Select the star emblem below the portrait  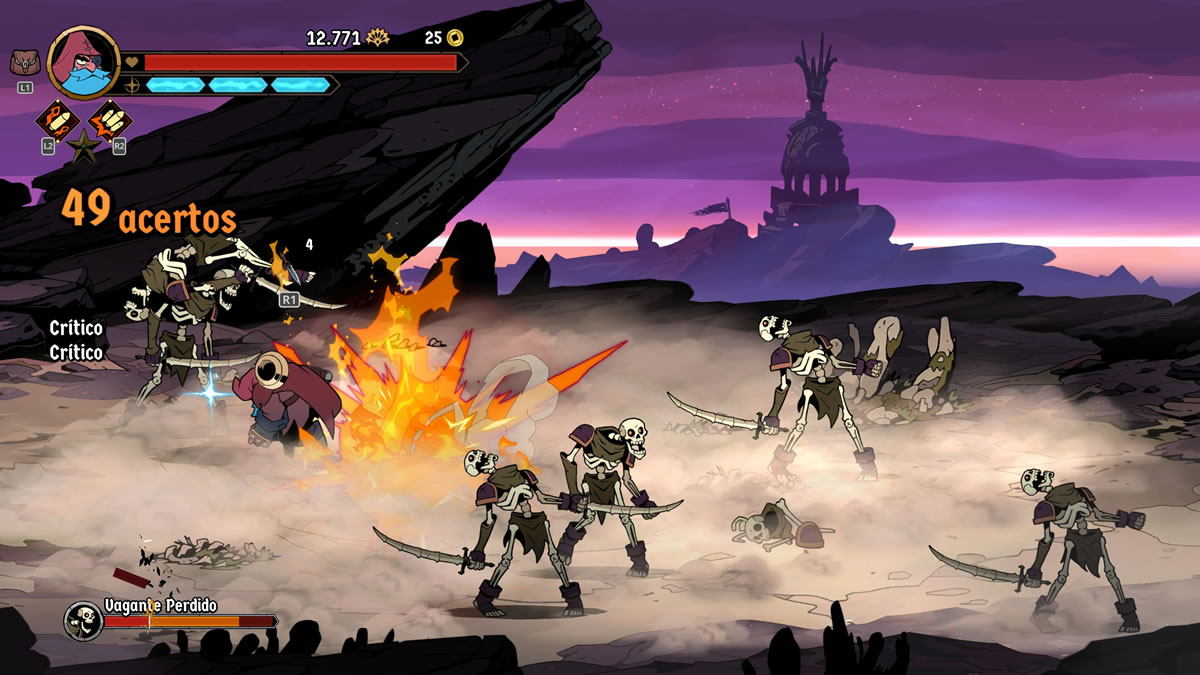[82, 148]
